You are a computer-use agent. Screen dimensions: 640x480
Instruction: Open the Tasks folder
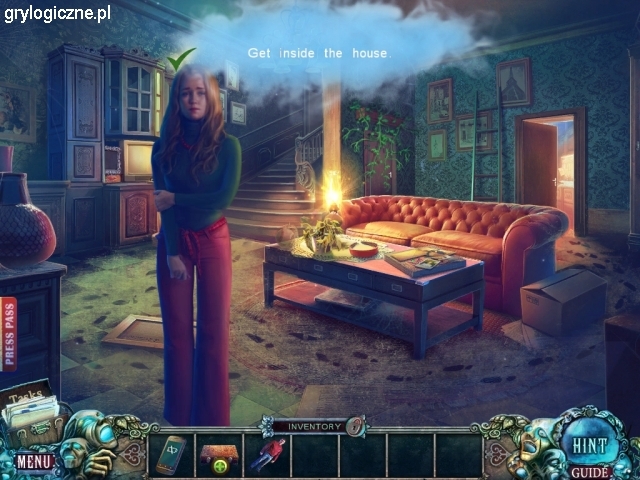[x=32, y=407]
